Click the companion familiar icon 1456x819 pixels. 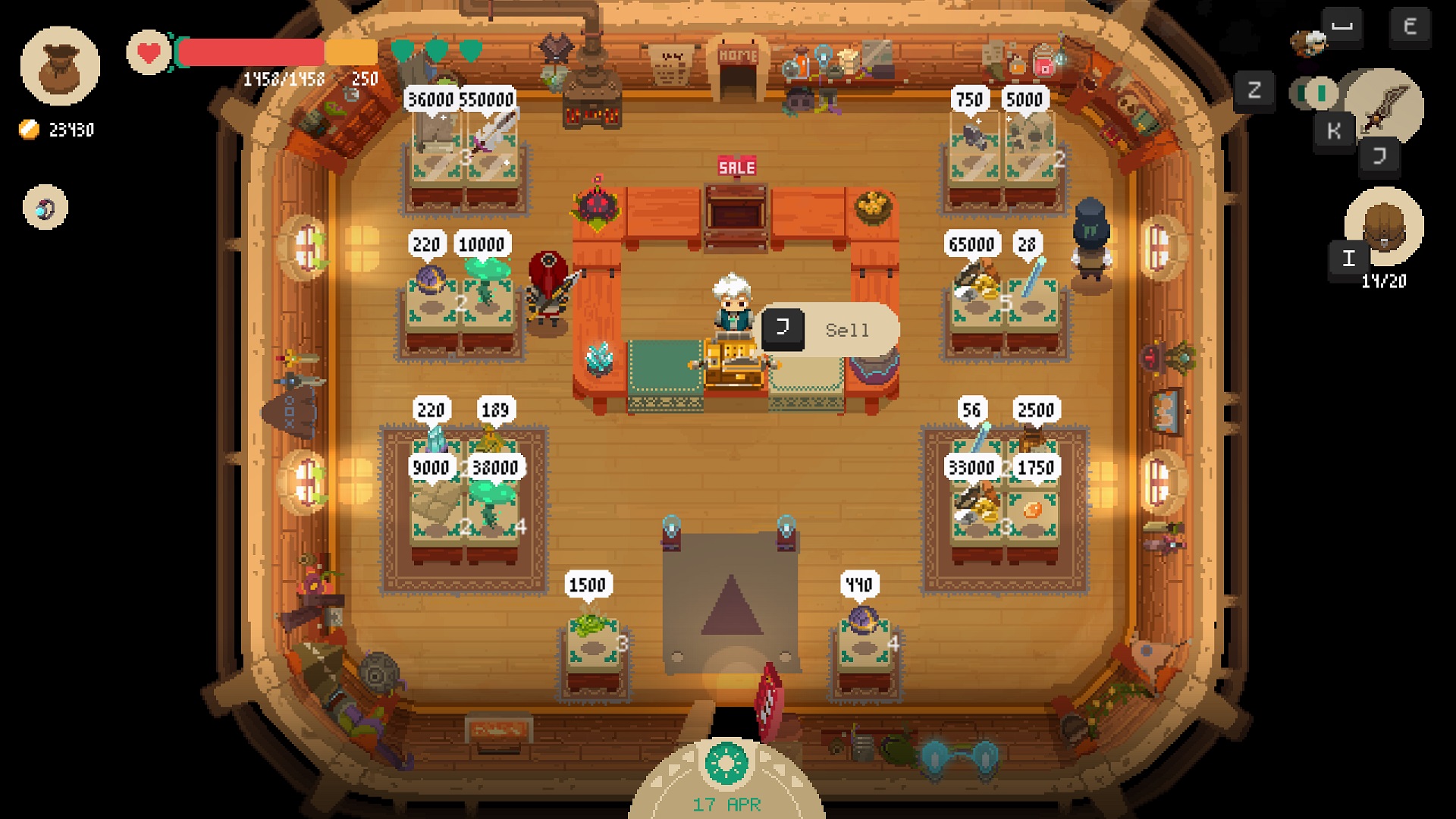(x=1309, y=42)
